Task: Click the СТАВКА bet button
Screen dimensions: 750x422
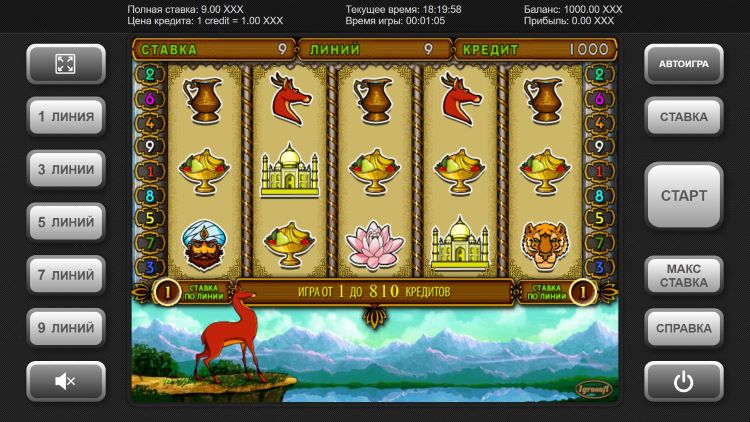Action: click(683, 117)
